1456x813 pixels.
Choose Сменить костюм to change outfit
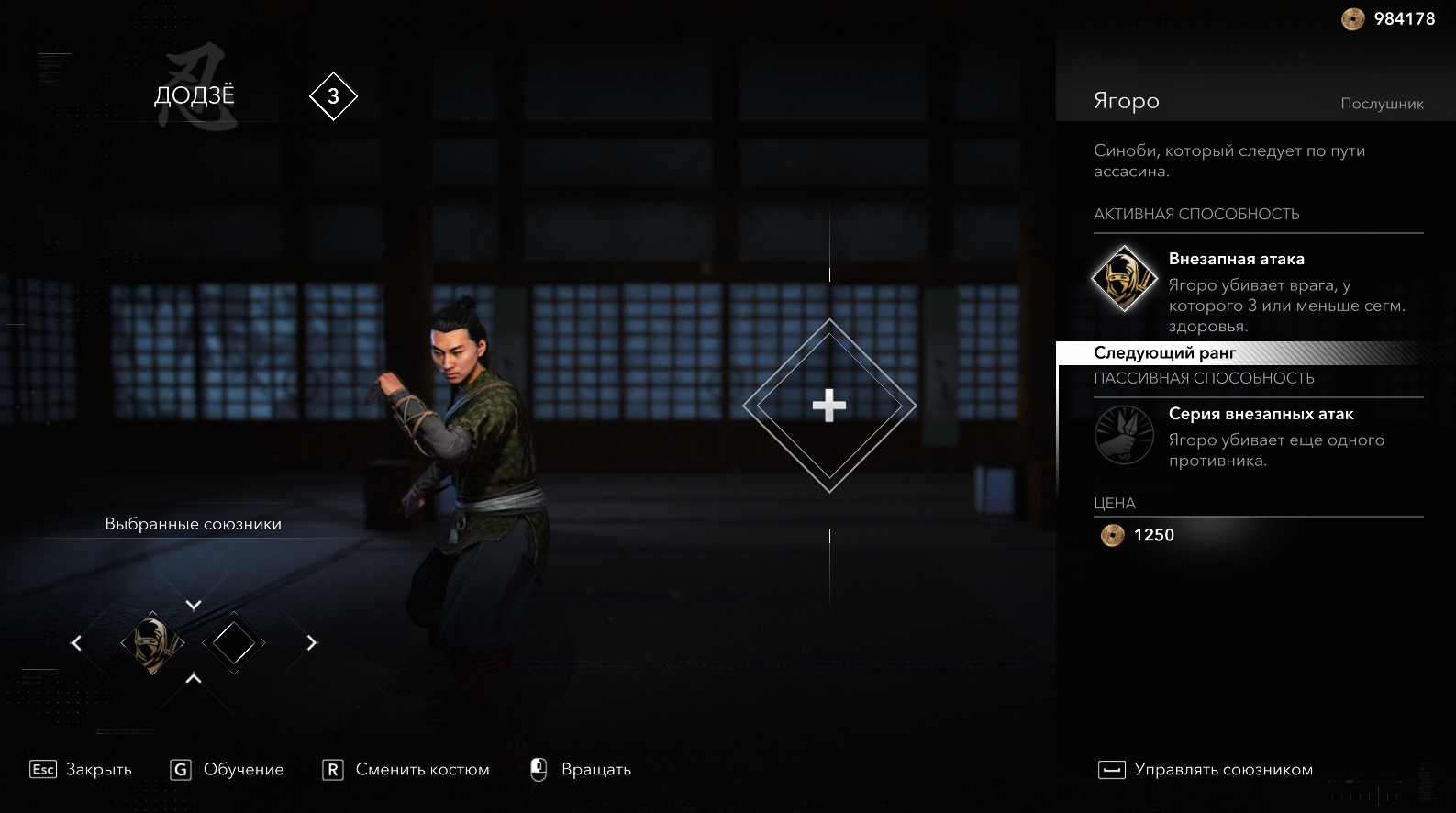[406, 770]
